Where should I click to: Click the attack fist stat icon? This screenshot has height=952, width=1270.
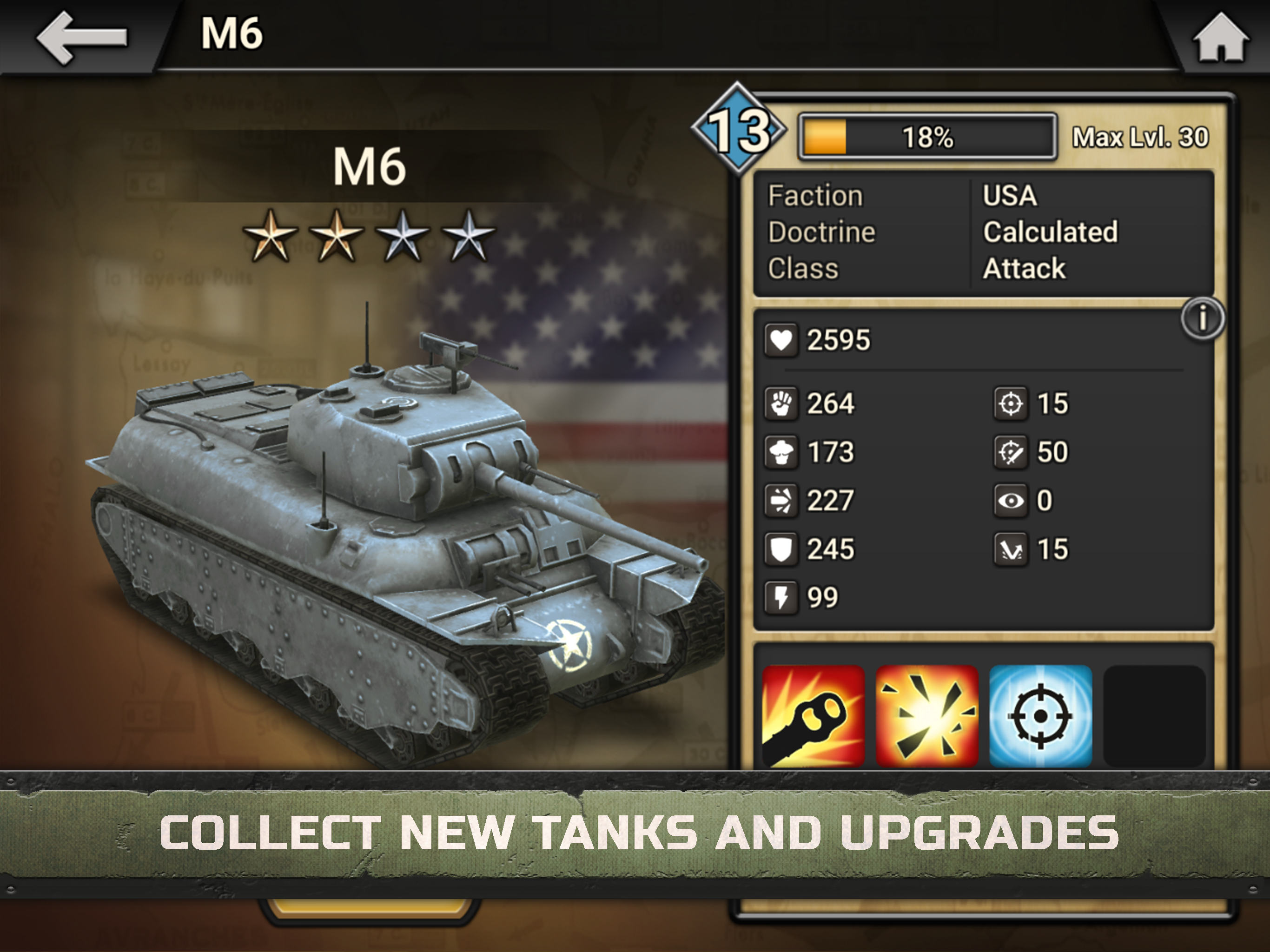(781, 403)
